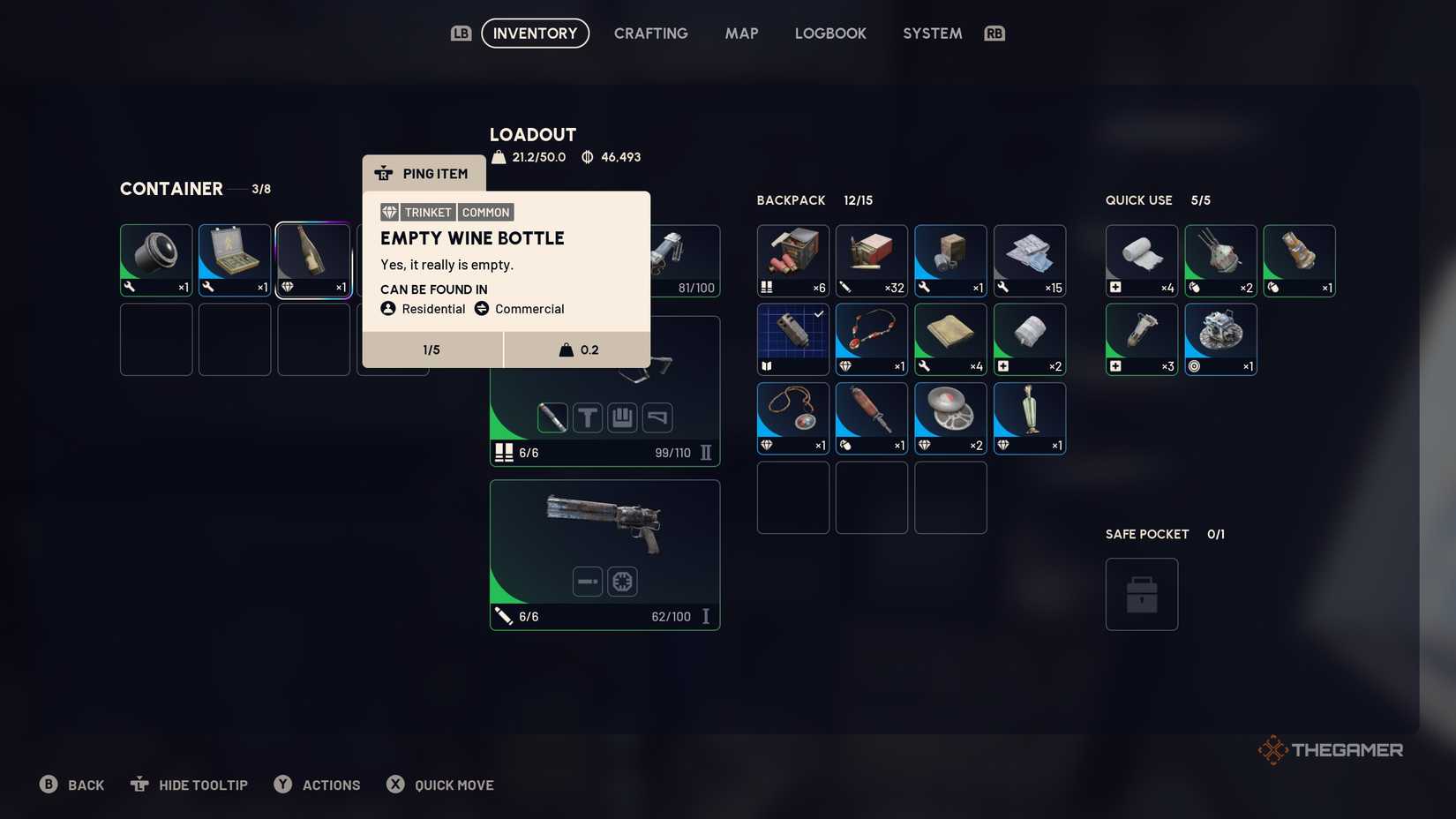
Task: Pick the camera lens item in the container
Action: click(156, 259)
